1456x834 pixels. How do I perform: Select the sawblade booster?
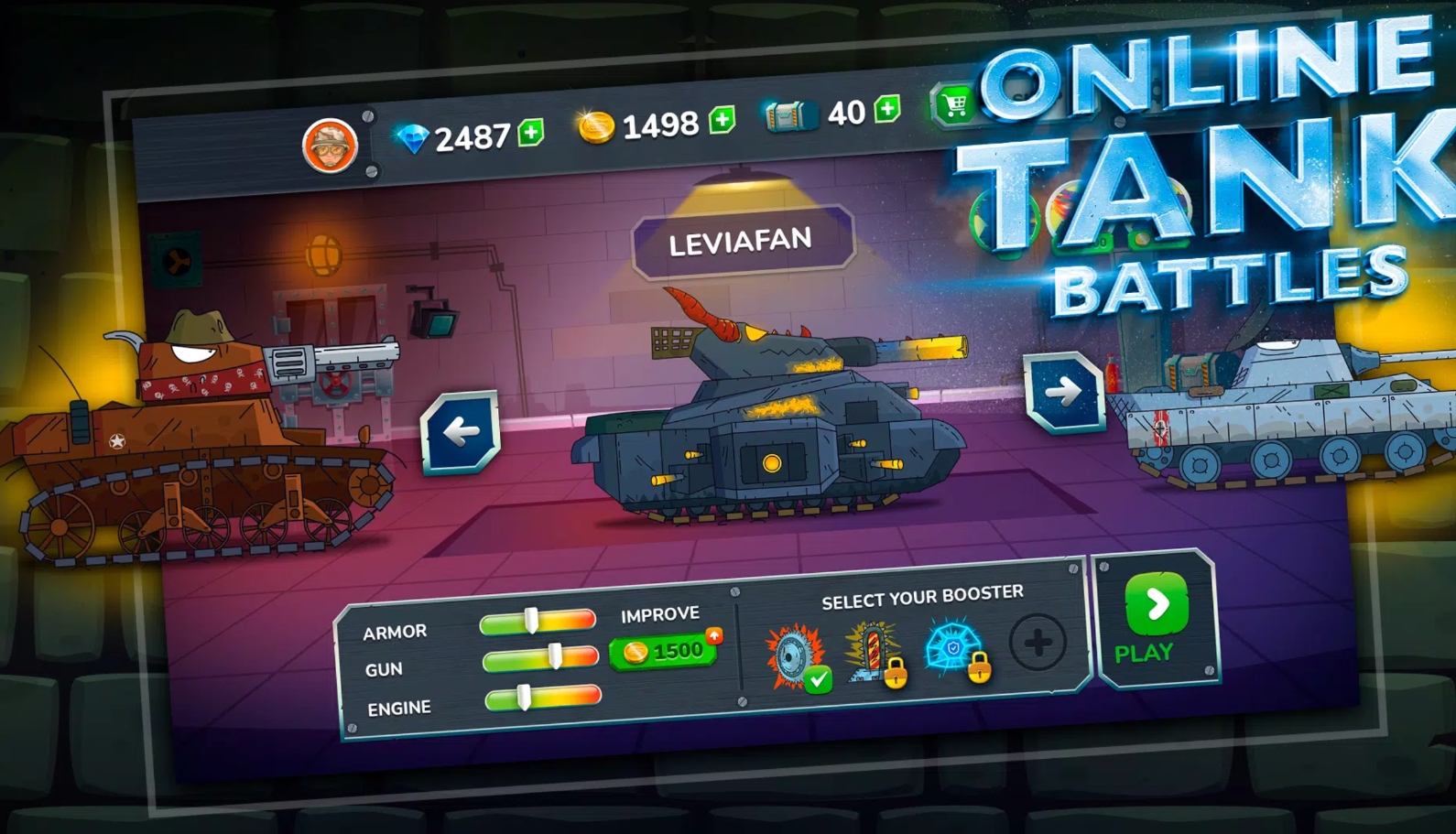click(x=795, y=656)
